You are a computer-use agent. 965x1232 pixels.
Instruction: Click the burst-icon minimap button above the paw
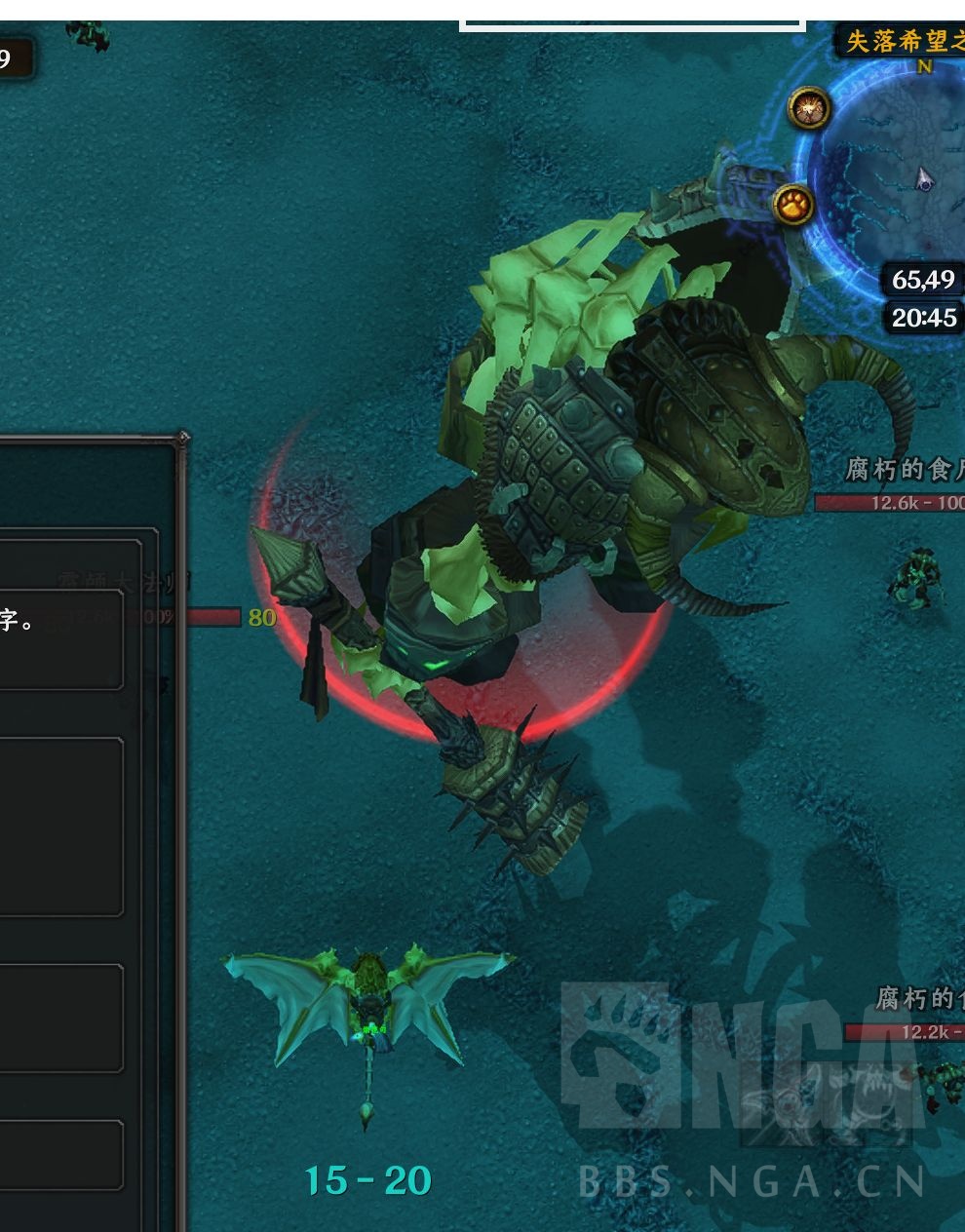809,109
